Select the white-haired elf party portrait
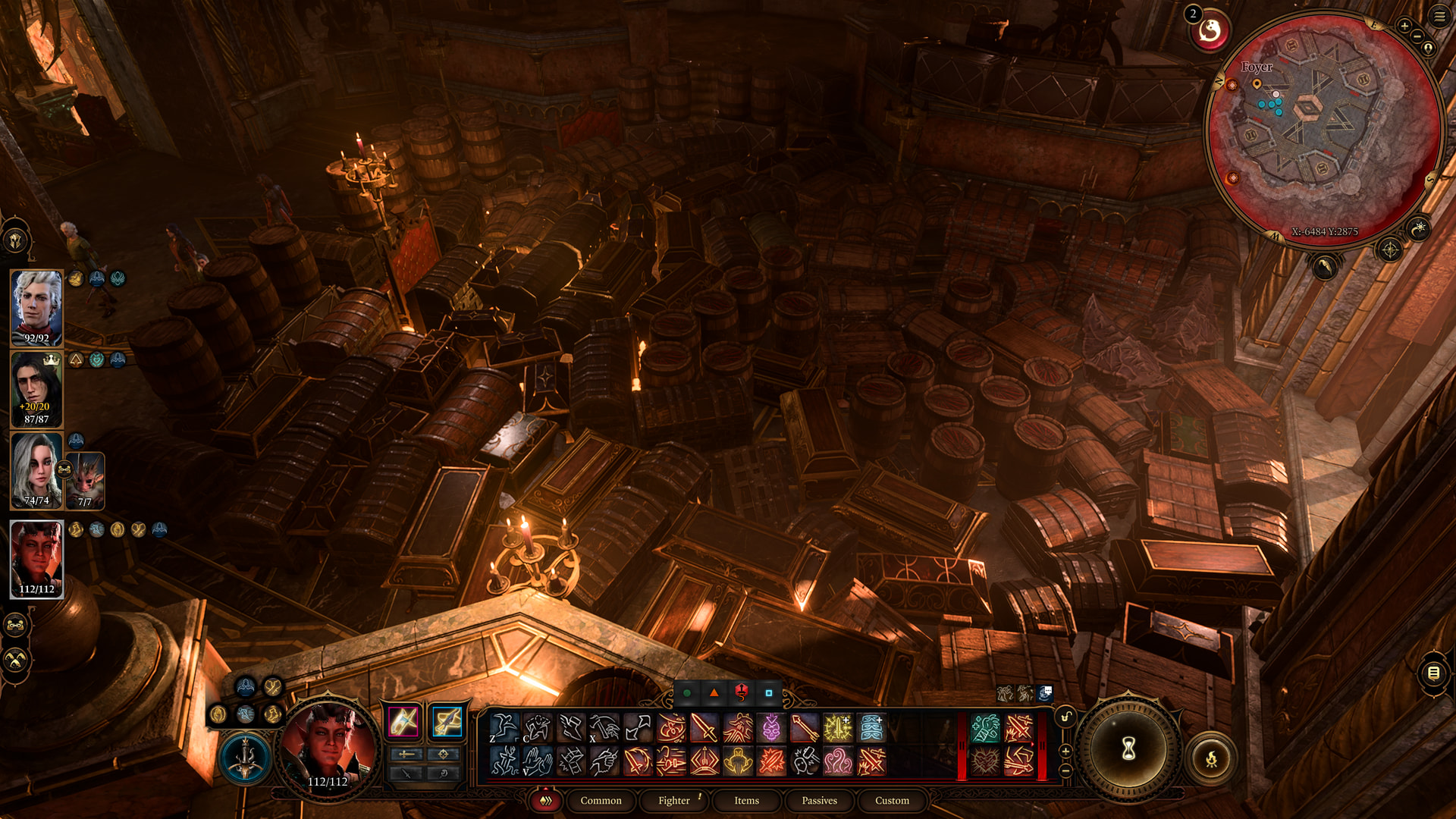Image resolution: width=1456 pixels, height=819 pixels. (36, 307)
